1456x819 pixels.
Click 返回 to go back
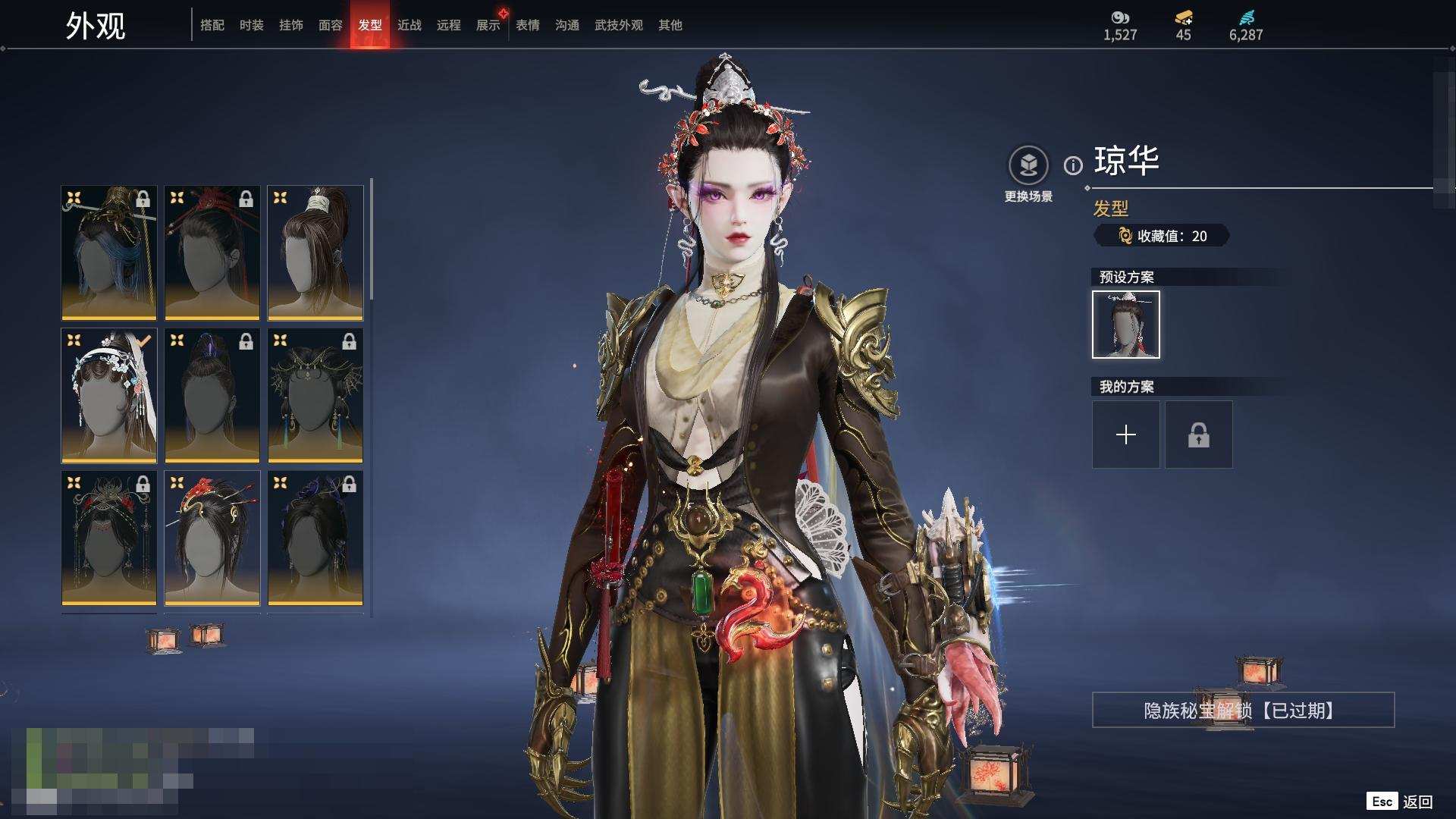pyautogui.click(x=1417, y=802)
